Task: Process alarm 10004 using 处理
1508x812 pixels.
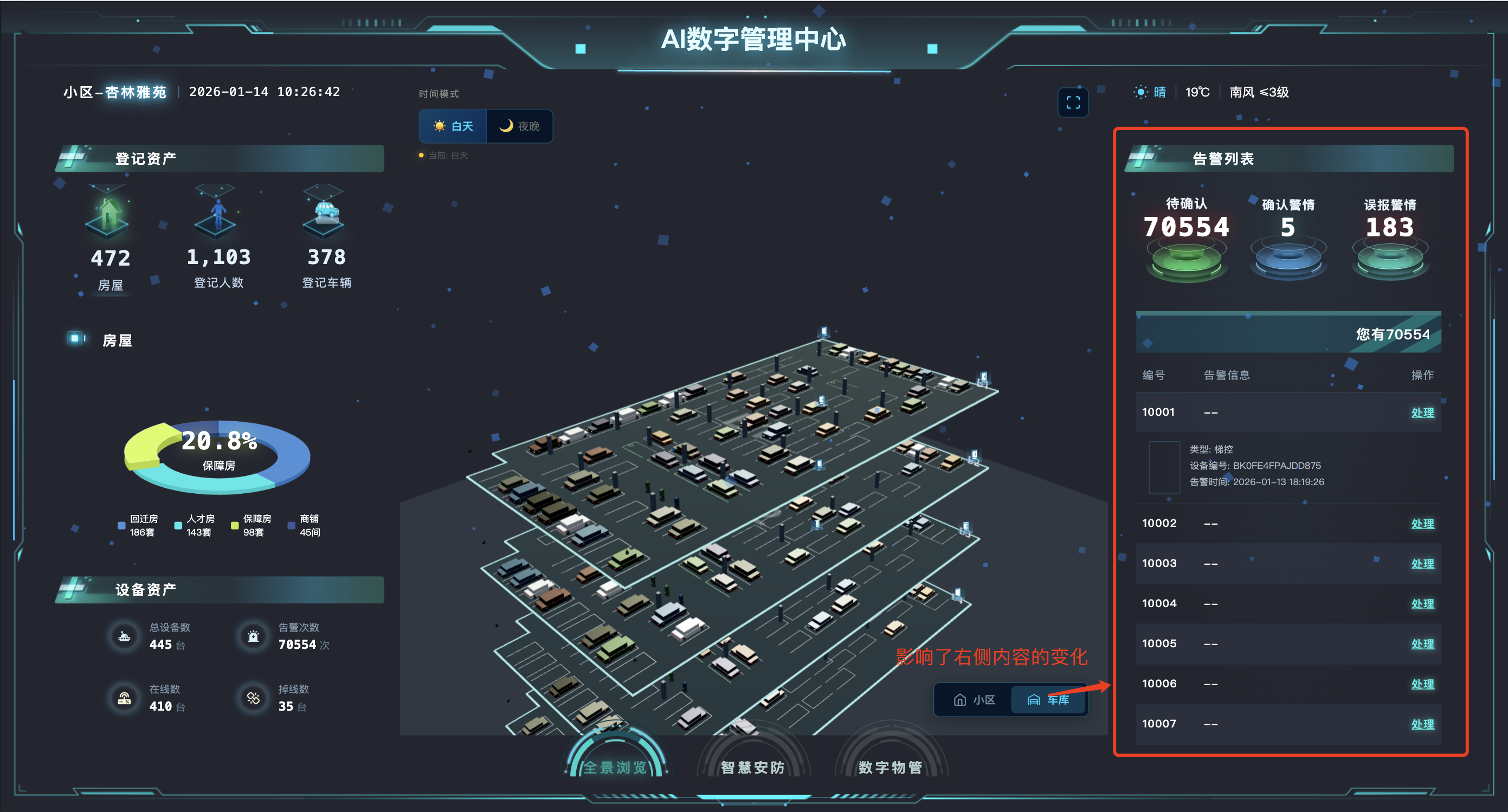Action: [1422, 604]
